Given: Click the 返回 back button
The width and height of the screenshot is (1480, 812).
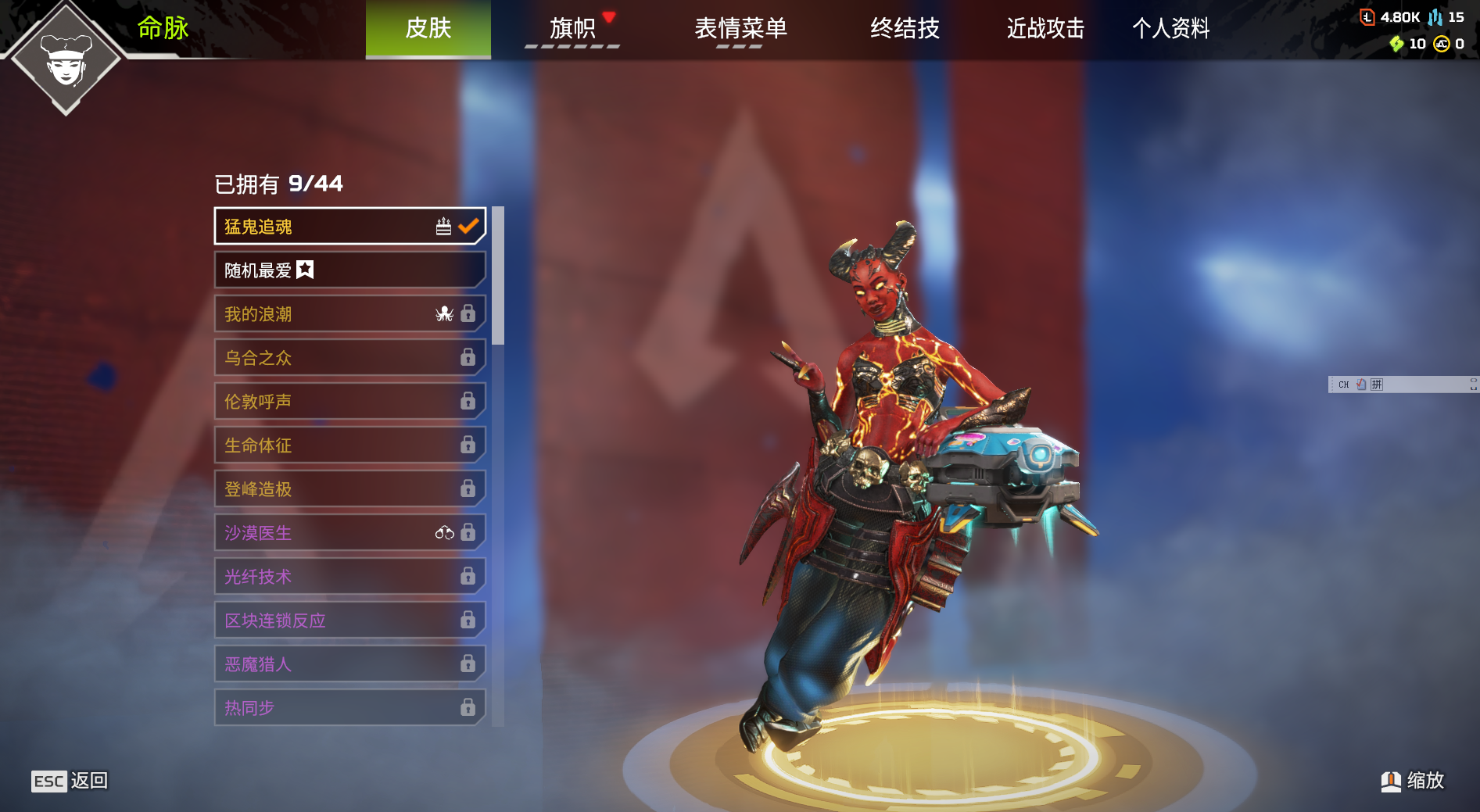Looking at the screenshot, I should (70, 781).
